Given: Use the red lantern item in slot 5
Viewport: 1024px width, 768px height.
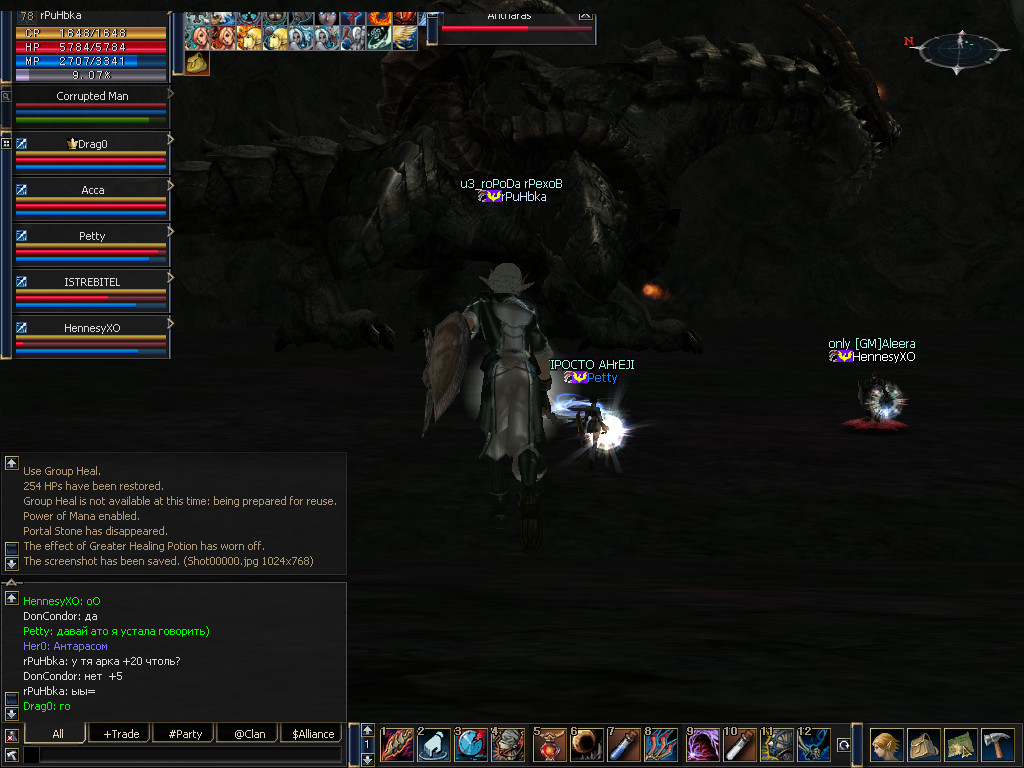Looking at the screenshot, I should pos(549,745).
